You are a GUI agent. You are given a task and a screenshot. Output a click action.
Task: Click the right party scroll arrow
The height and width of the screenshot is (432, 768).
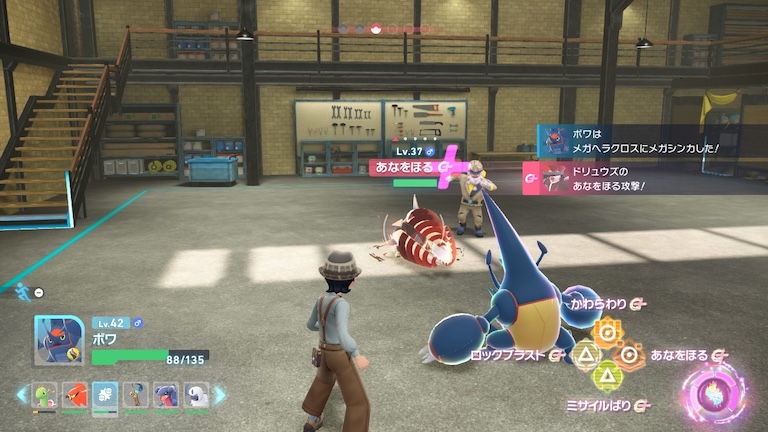click(x=220, y=396)
